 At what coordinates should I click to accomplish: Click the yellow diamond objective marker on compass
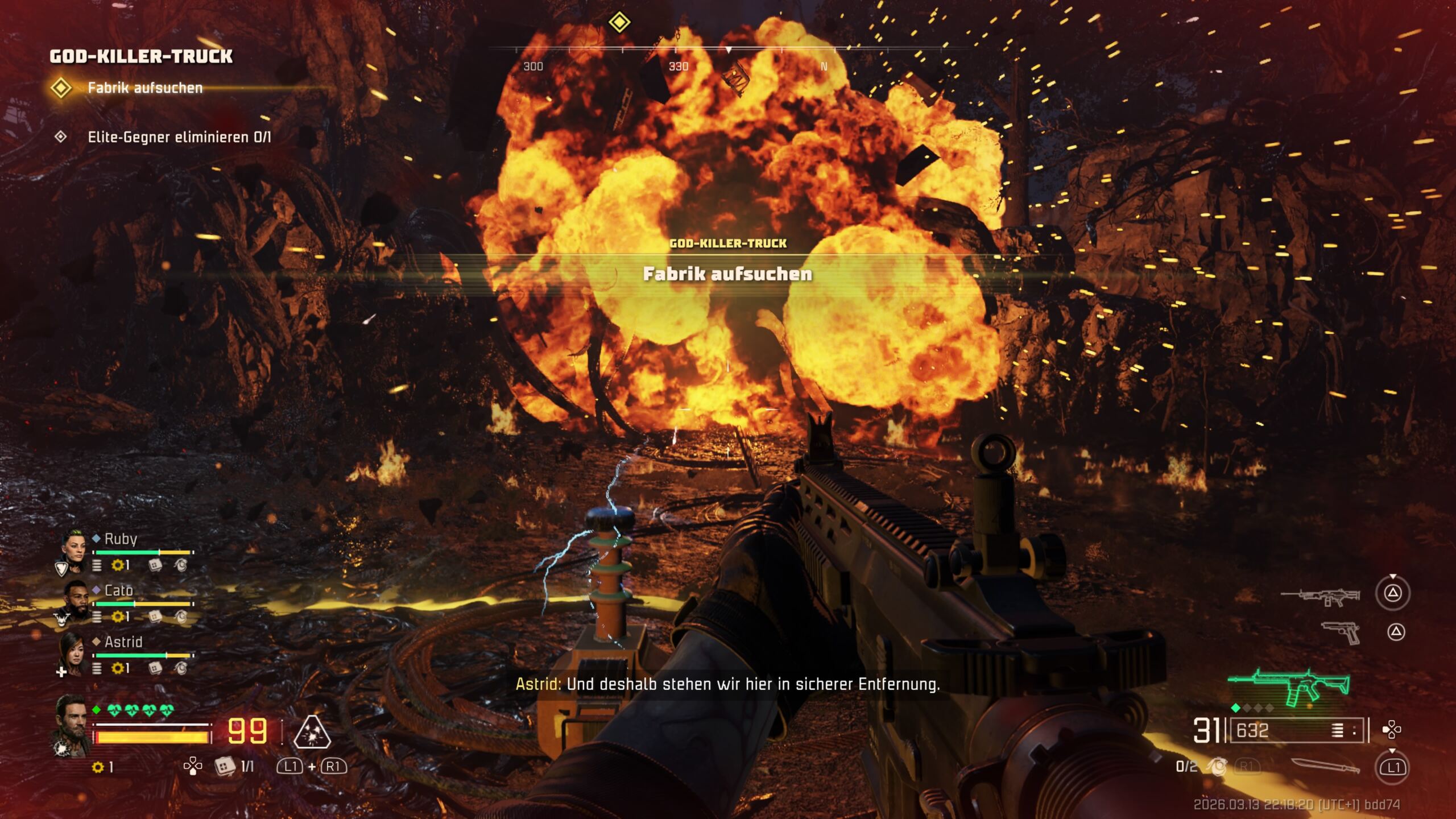click(619, 23)
